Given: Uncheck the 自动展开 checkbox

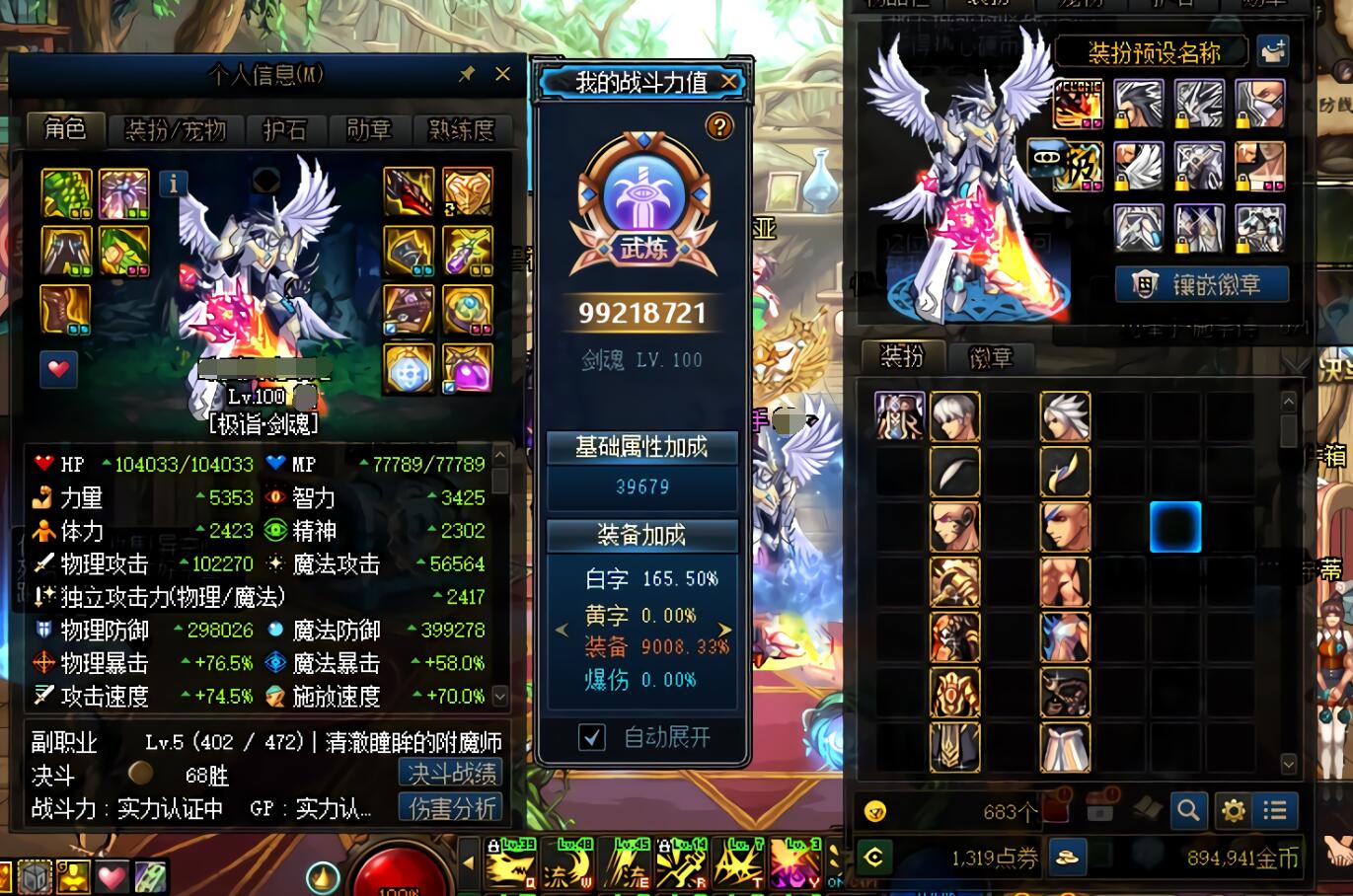Looking at the screenshot, I should pos(591,737).
